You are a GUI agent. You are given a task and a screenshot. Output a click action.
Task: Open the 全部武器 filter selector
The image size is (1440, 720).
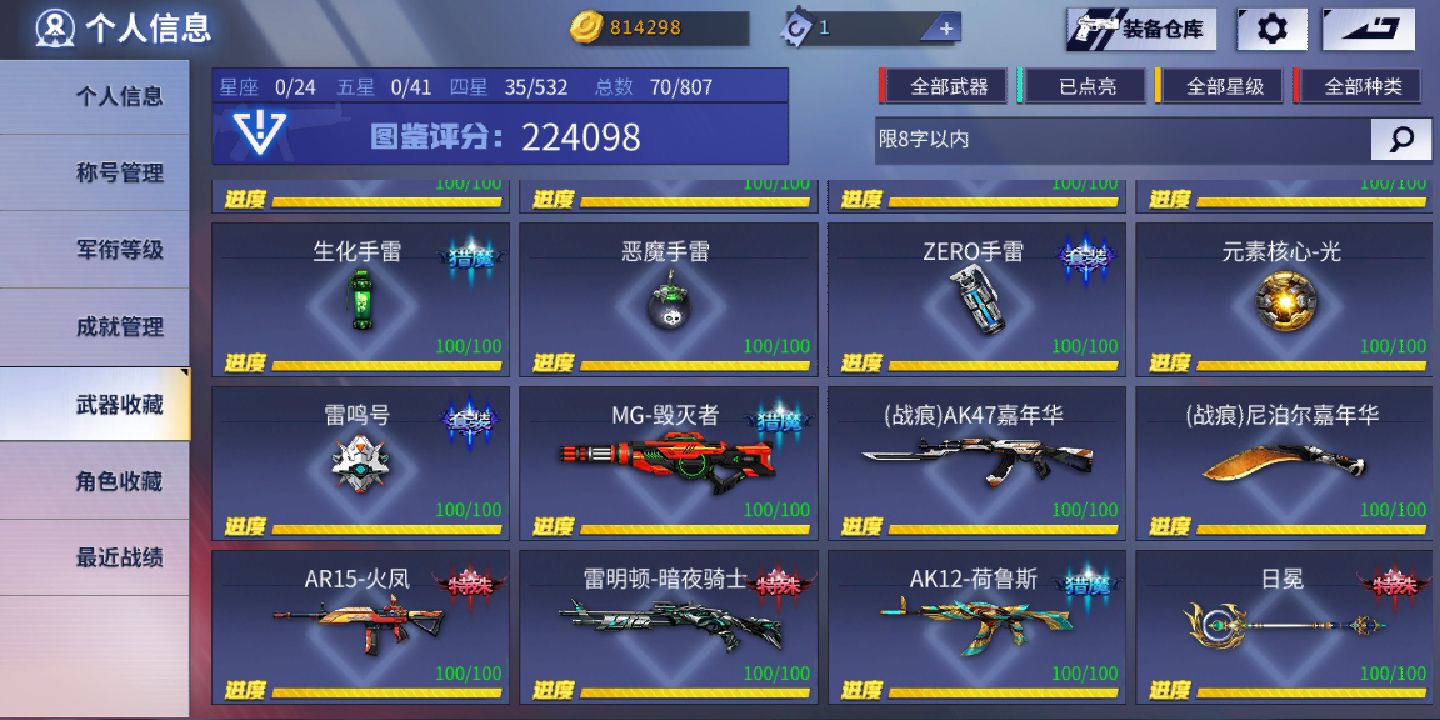[945, 86]
